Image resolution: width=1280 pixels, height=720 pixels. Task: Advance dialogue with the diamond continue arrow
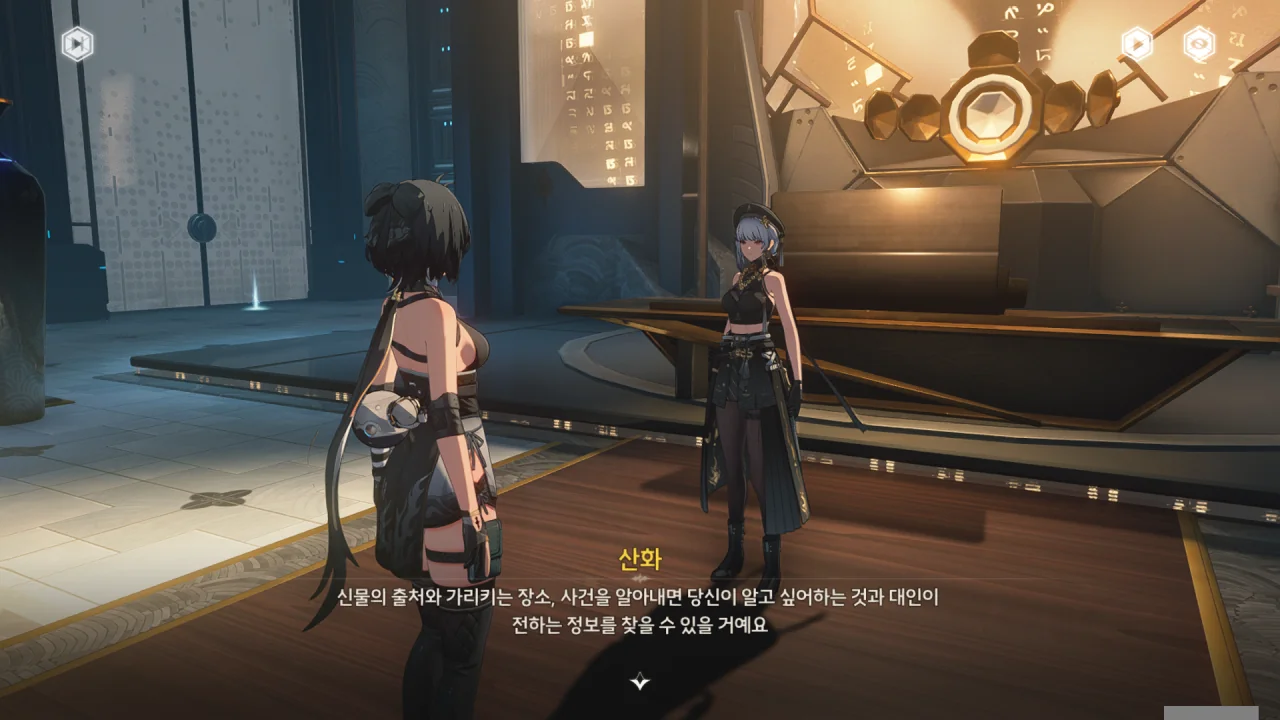pyautogui.click(x=640, y=682)
